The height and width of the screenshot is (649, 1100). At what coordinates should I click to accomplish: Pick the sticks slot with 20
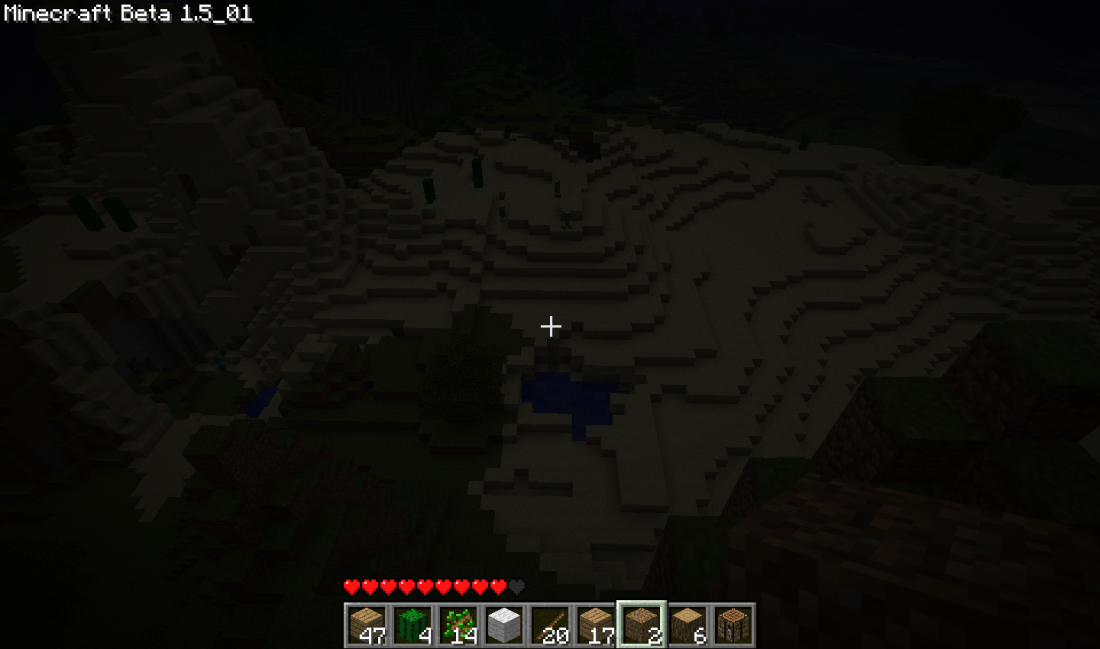[550, 625]
